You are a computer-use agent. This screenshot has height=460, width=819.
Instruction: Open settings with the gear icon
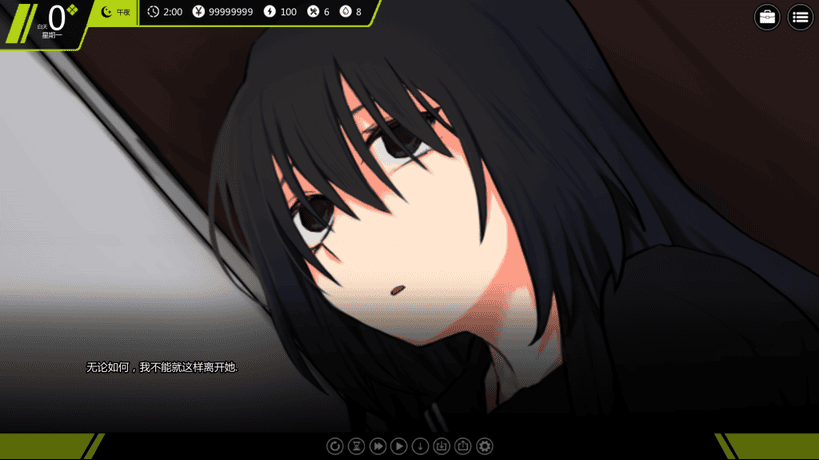pyautogui.click(x=485, y=446)
